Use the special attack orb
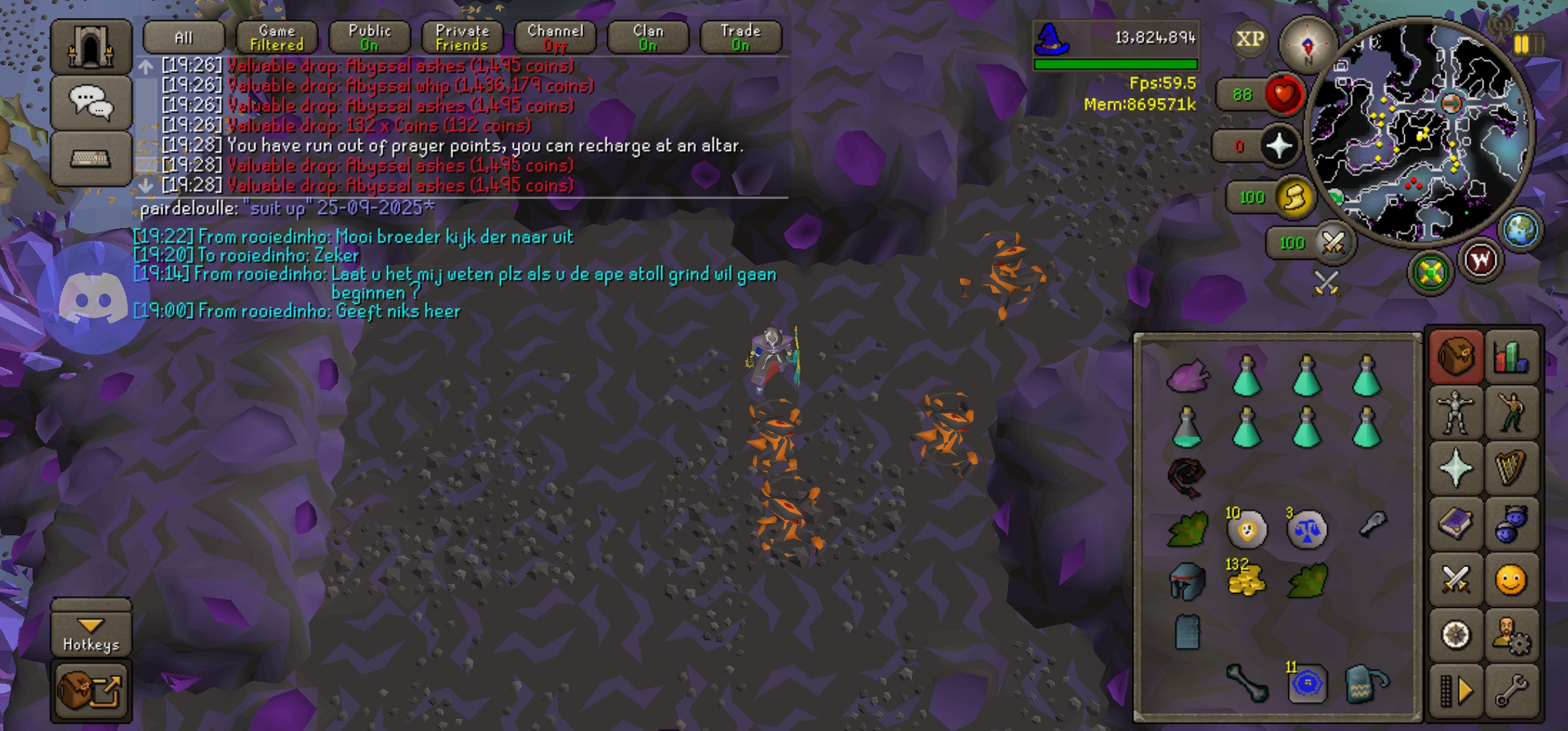 pos(1332,242)
